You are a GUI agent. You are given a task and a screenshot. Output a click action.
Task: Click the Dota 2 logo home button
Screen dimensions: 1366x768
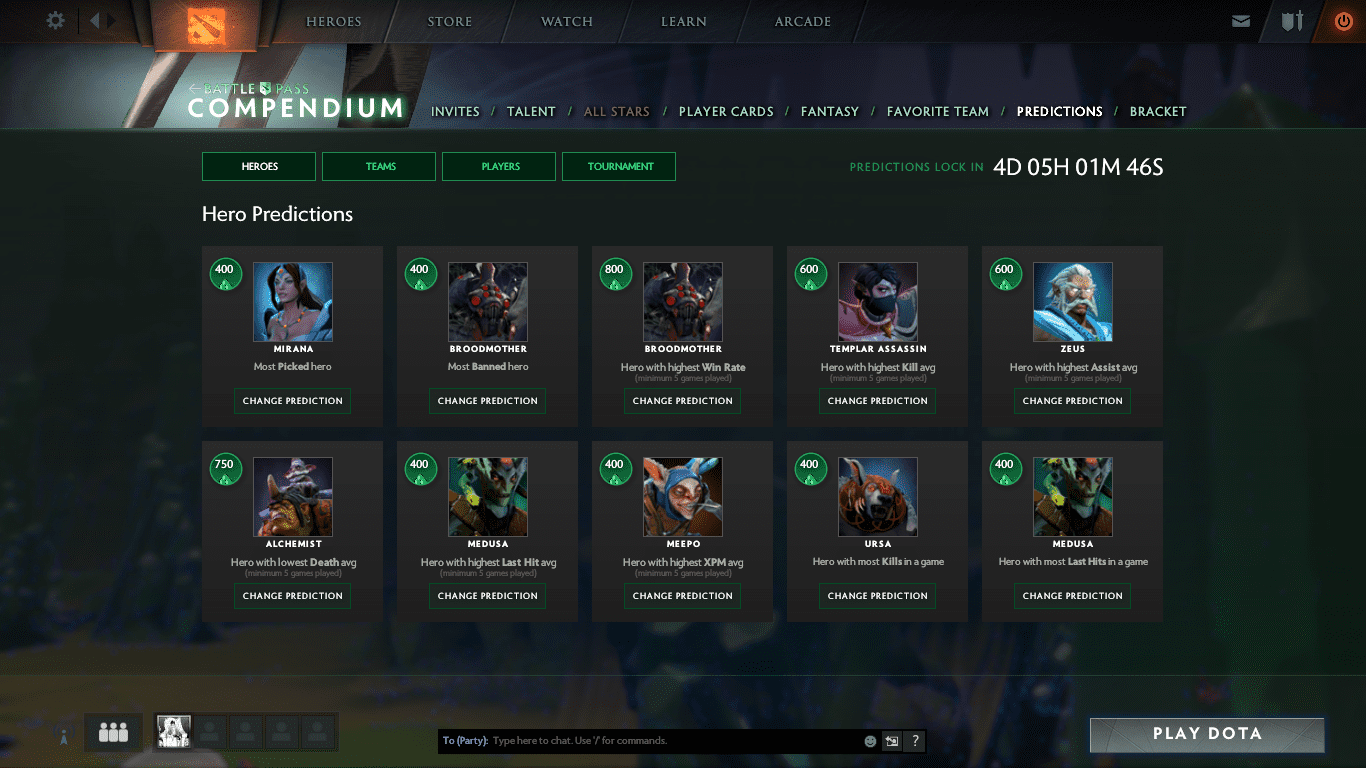tap(208, 25)
